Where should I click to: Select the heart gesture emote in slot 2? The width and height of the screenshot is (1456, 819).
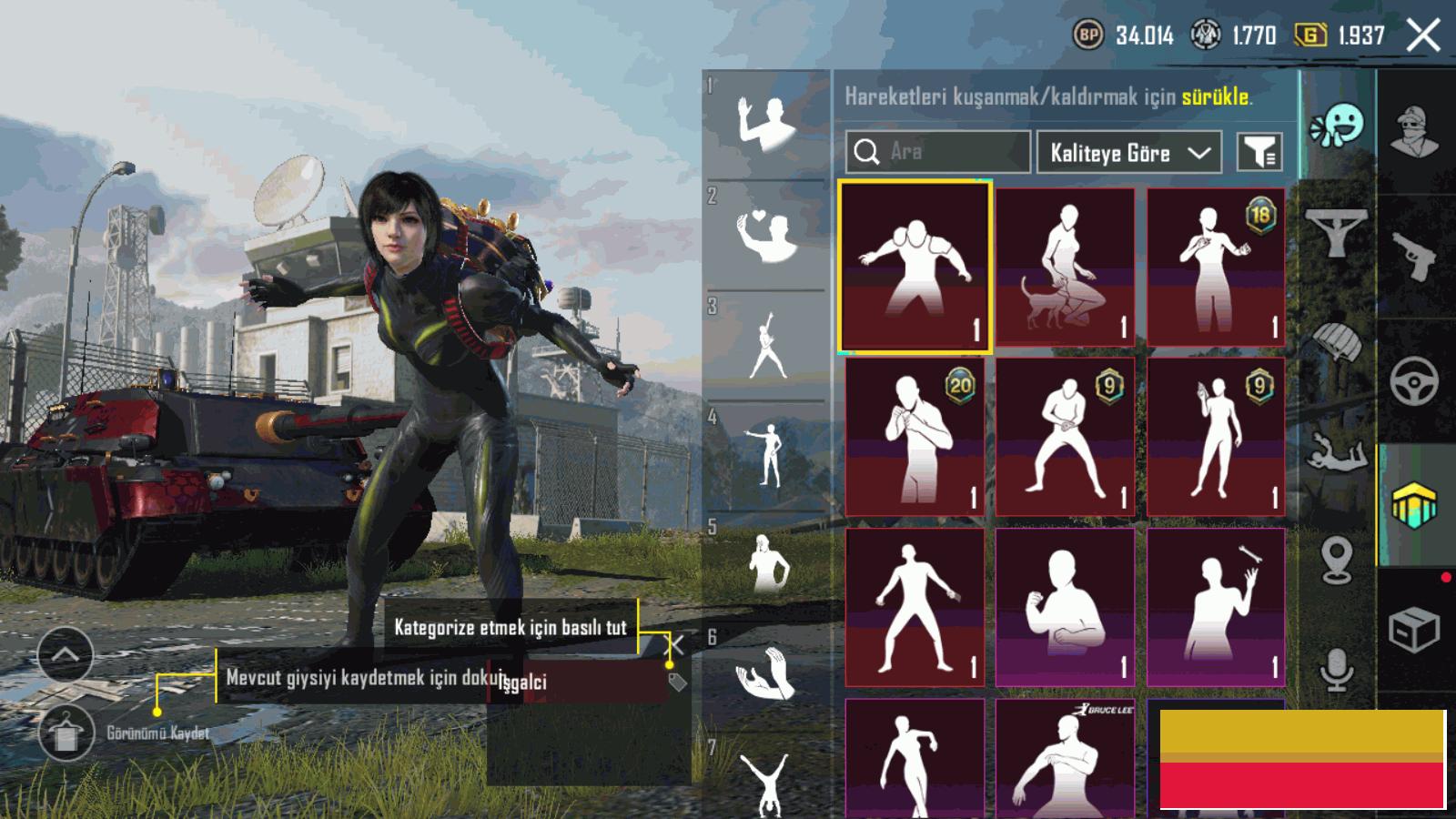tap(766, 235)
